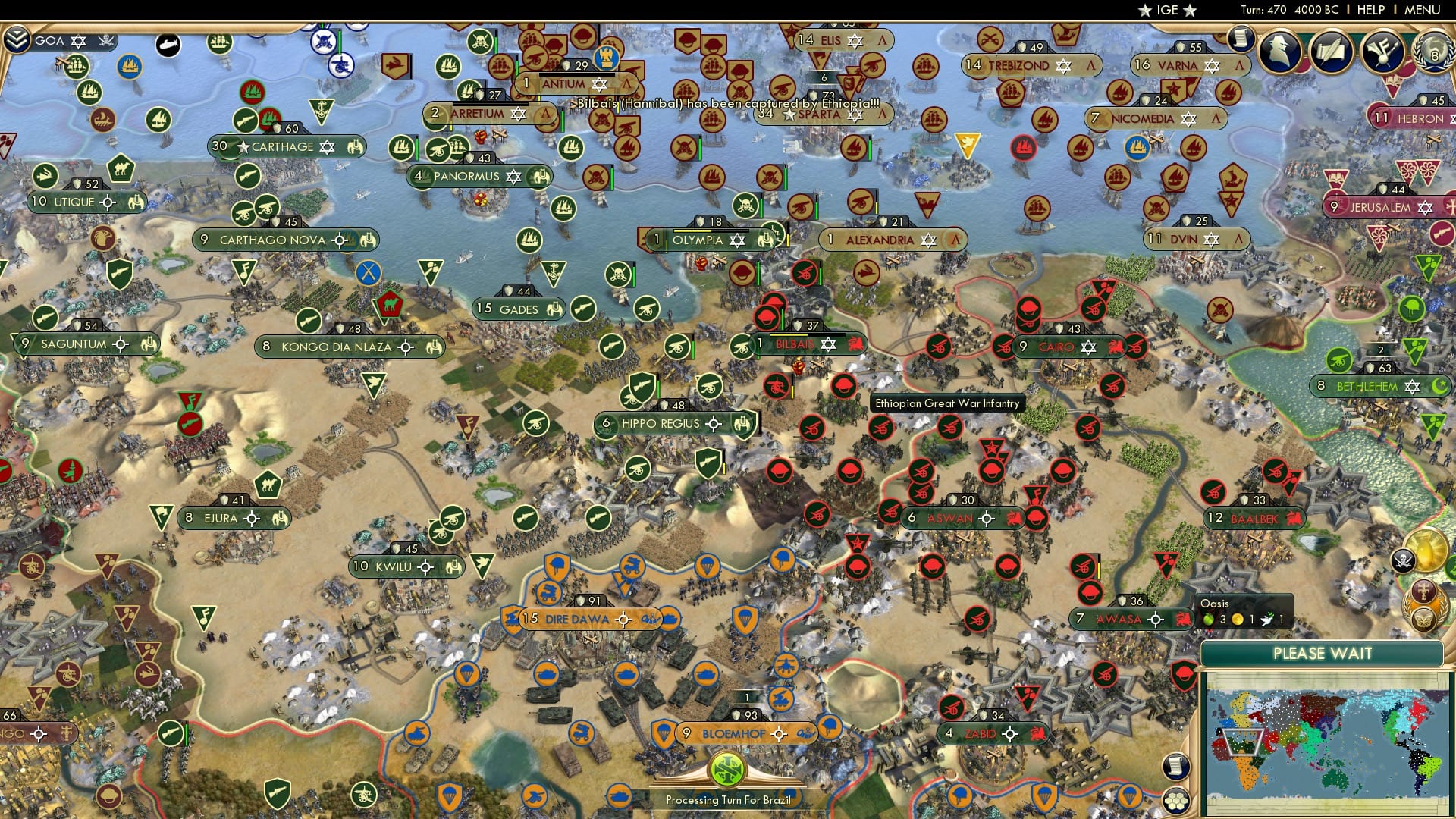
Task: Click the pirate skull icon on the Goa banner
Action: [105, 41]
